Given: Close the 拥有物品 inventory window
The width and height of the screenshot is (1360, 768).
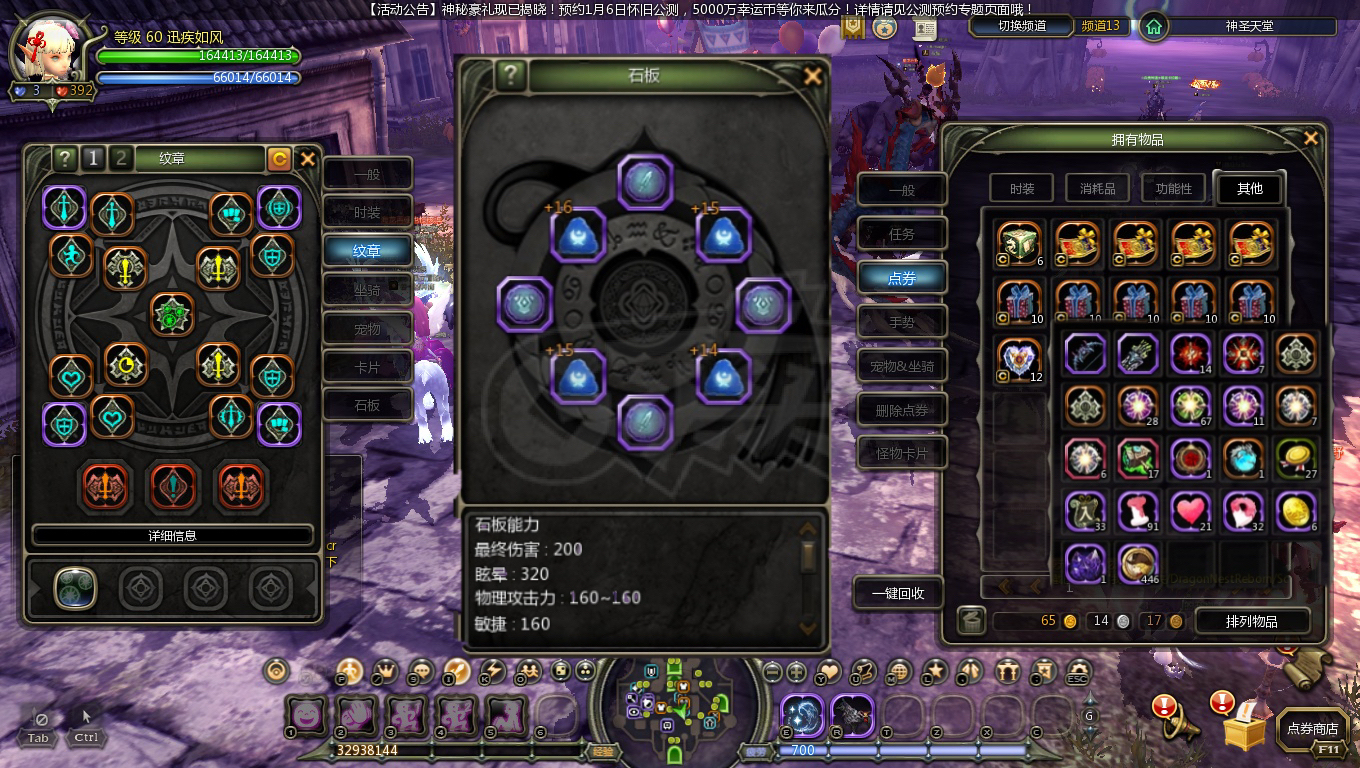Looking at the screenshot, I should tap(1310, 139).
